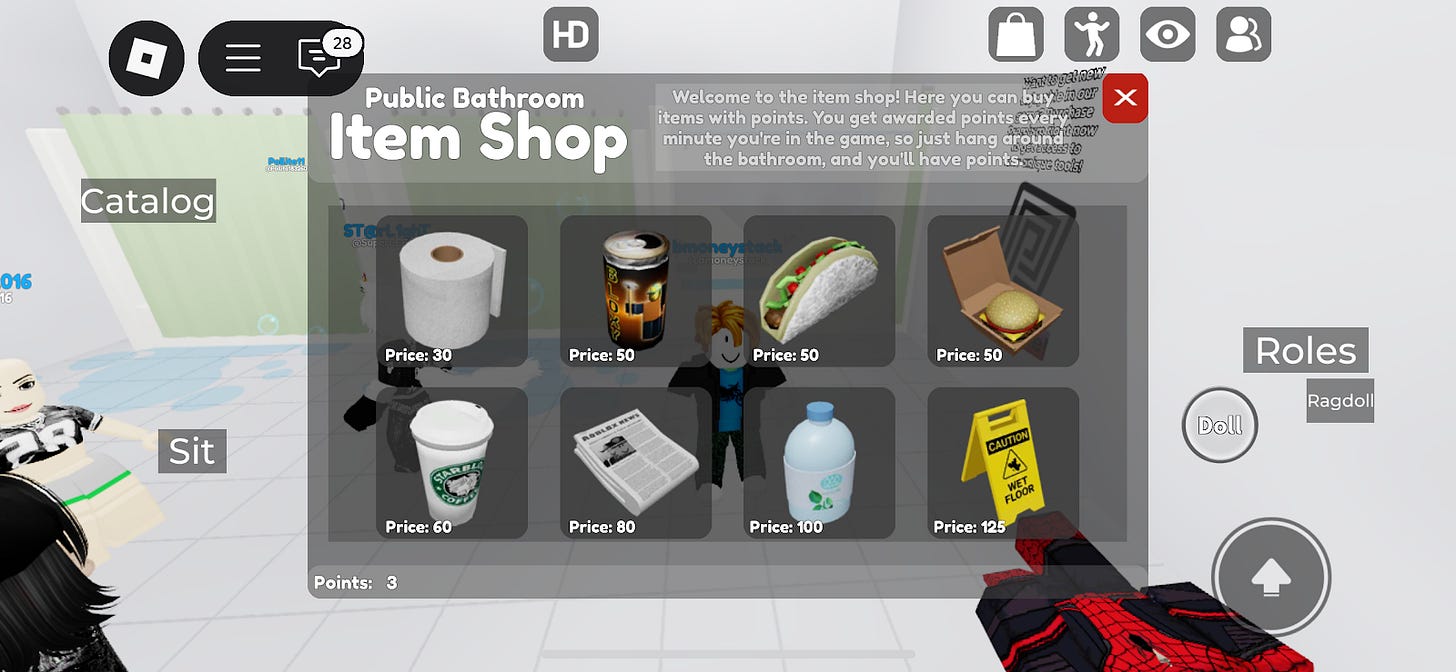Open the Roles menu

(1305, 351)
